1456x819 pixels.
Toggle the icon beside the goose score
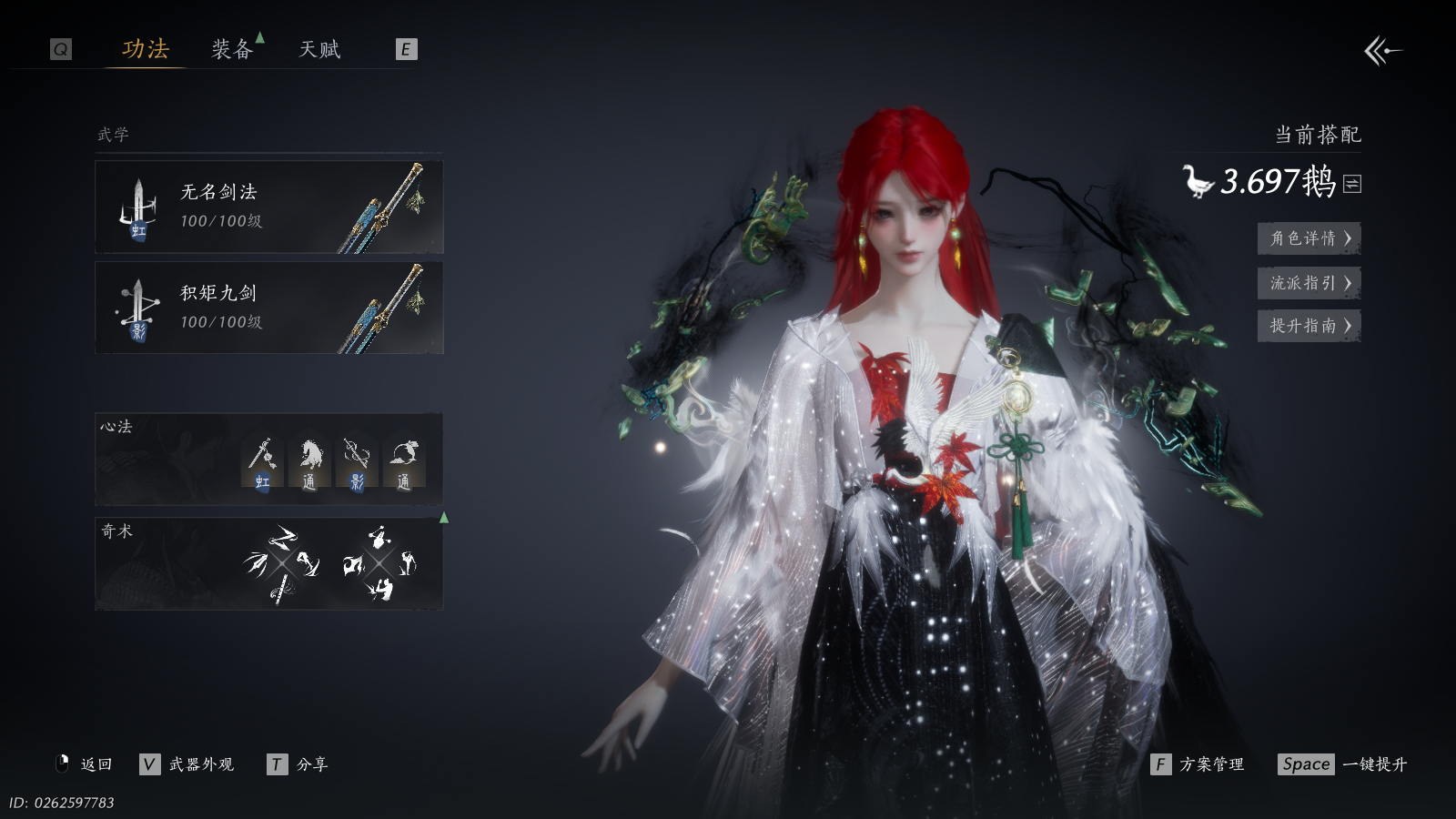1352,184
